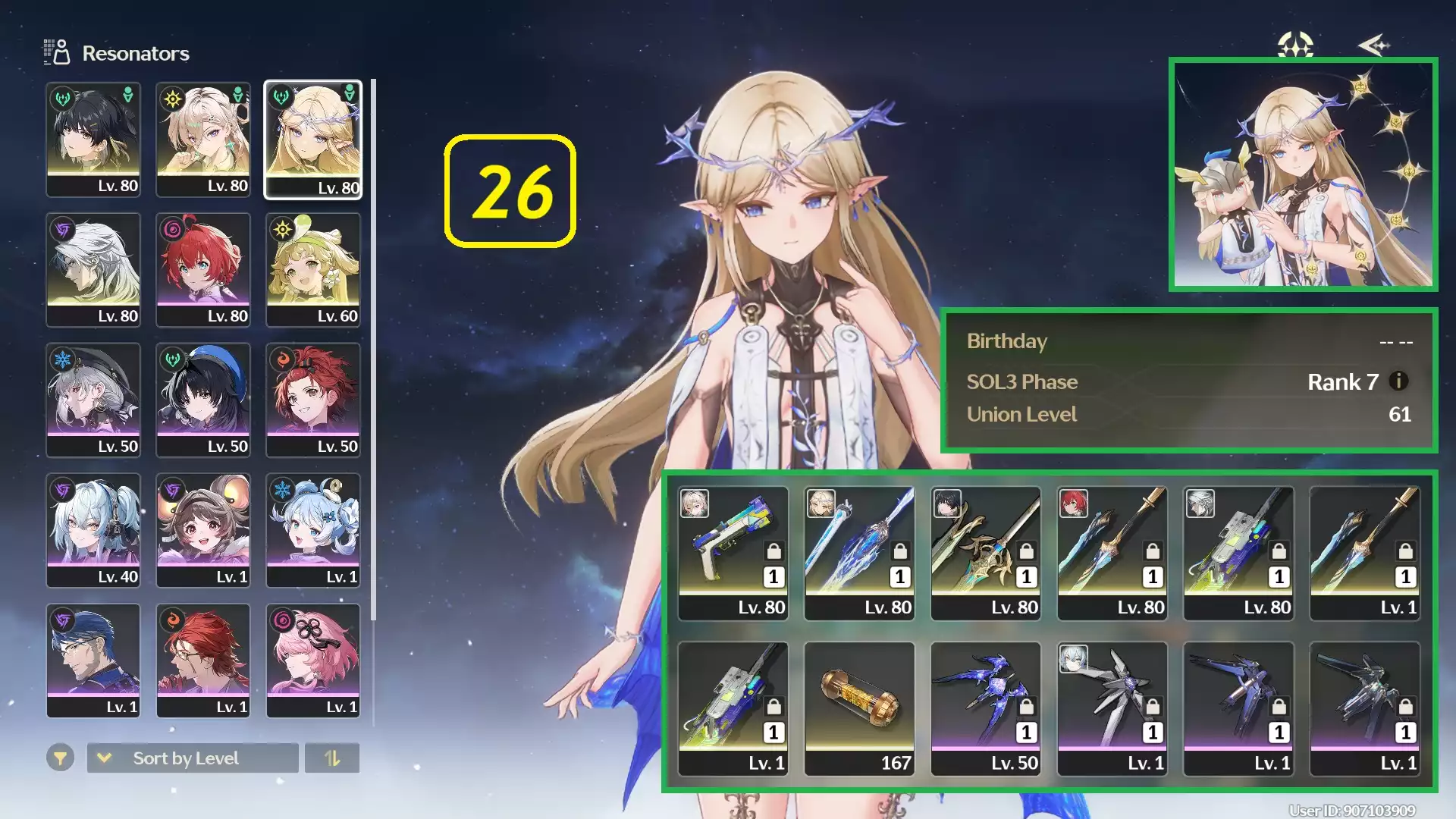The width and height of the screenshot is (1456, 819).
Task: Pick the pink-haired Lv. 1 resonator
Action: point(313,661)
